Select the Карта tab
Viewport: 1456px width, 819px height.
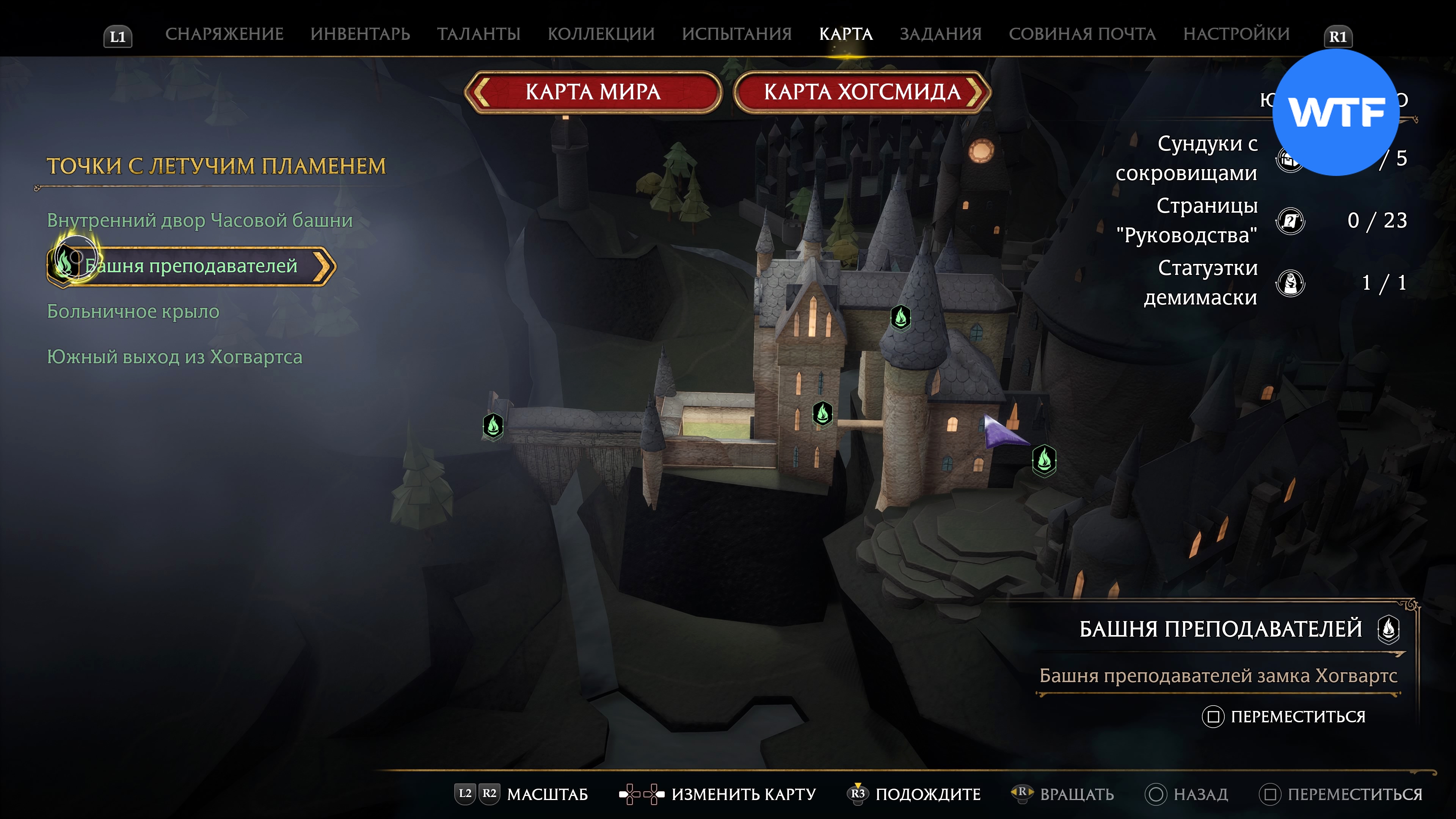click(x=846, y=34)
